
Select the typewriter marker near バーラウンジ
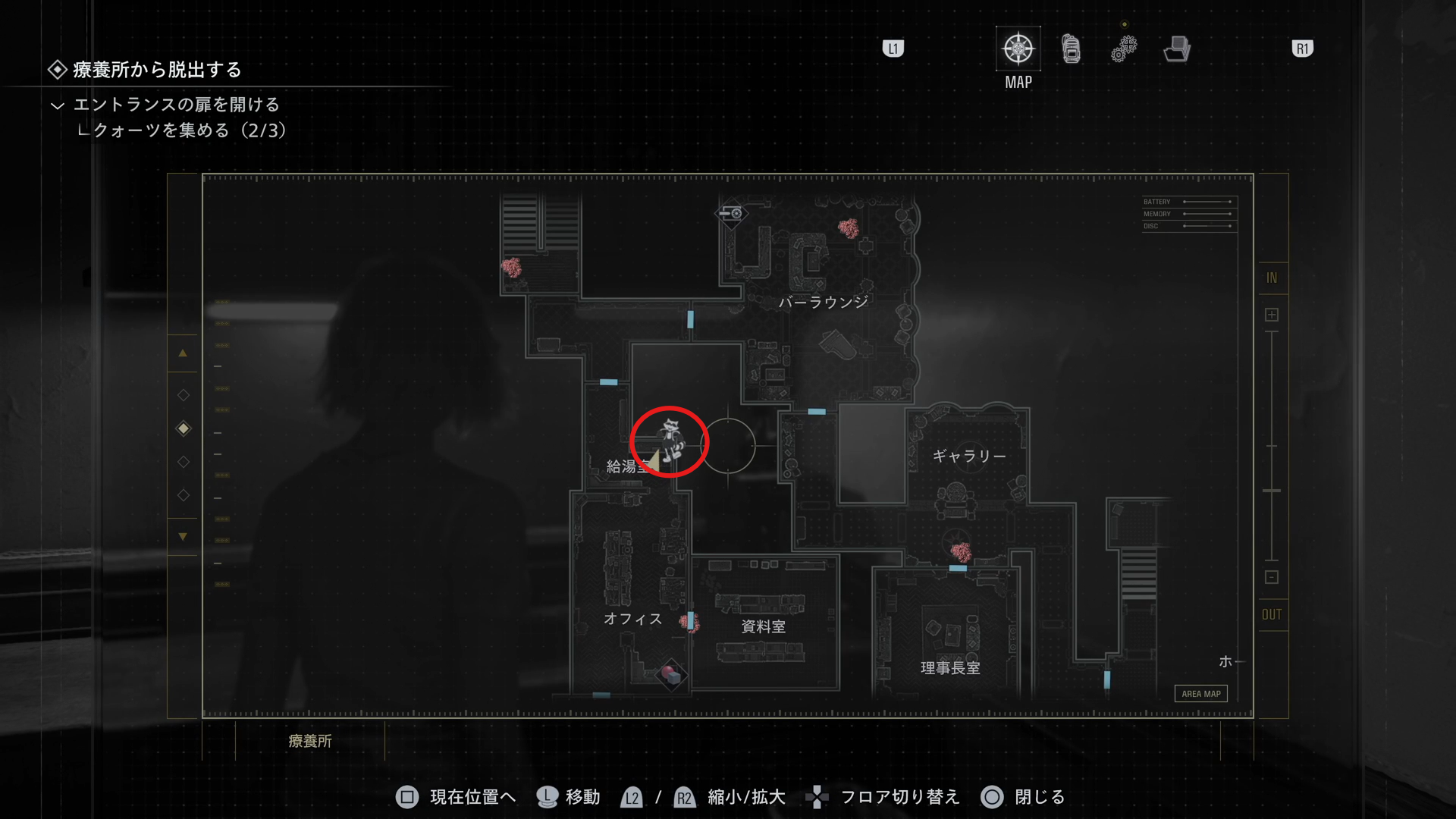click(x=732, y=213)
